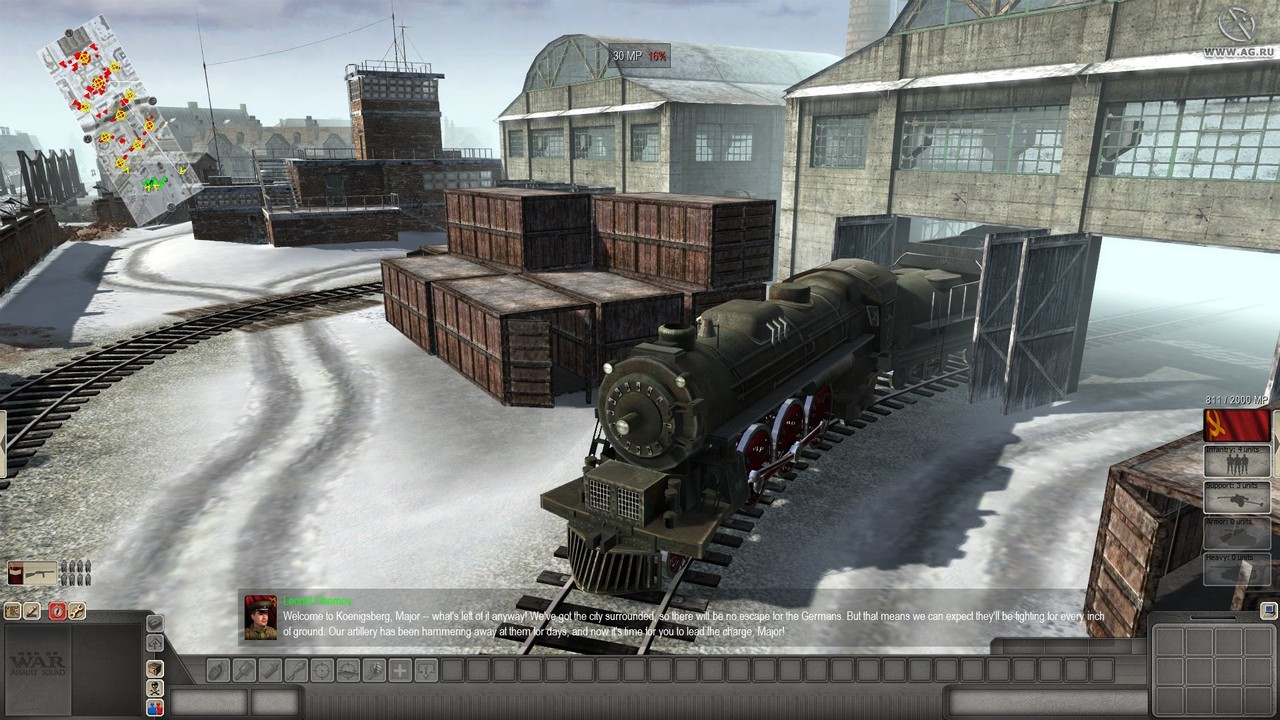Activate the red compass icon
The height and width of the screenshot is (720, 1280).
click(x=57, y=611)
